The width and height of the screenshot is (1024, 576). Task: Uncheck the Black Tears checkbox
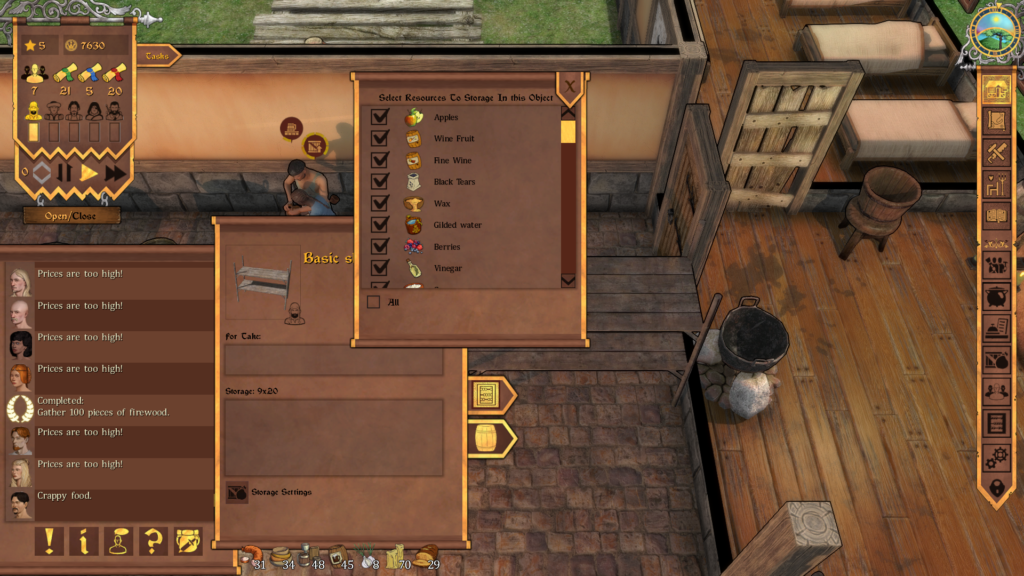[380, 182]
